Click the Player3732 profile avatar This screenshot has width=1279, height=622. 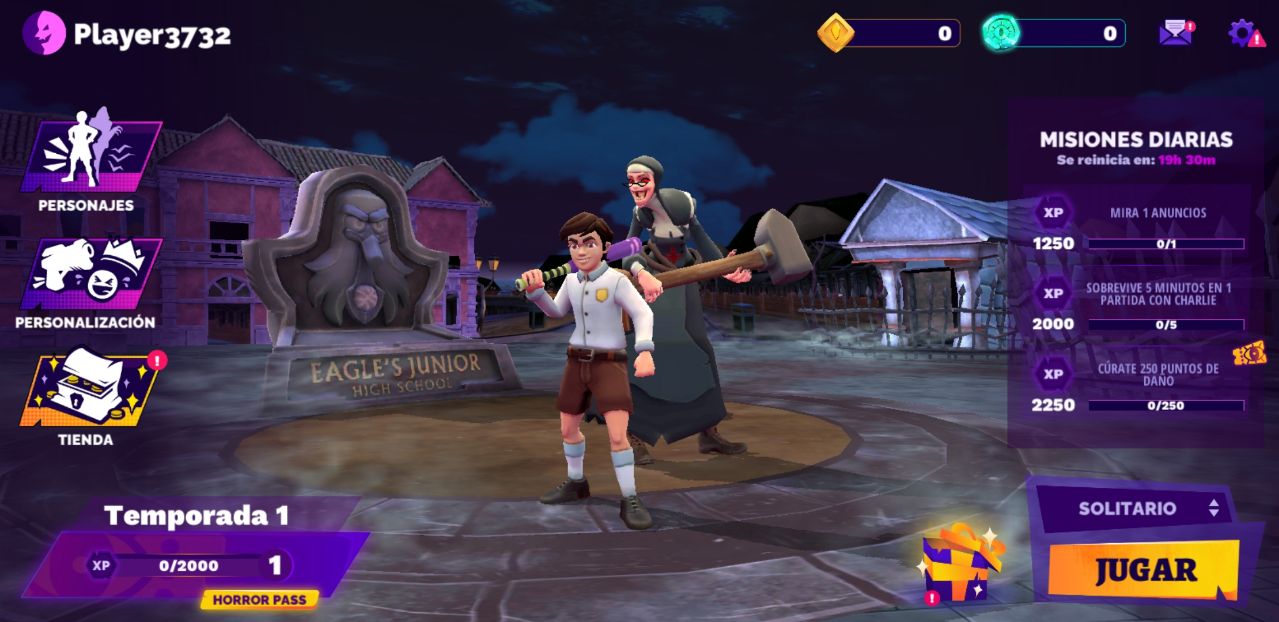point(43,34)
